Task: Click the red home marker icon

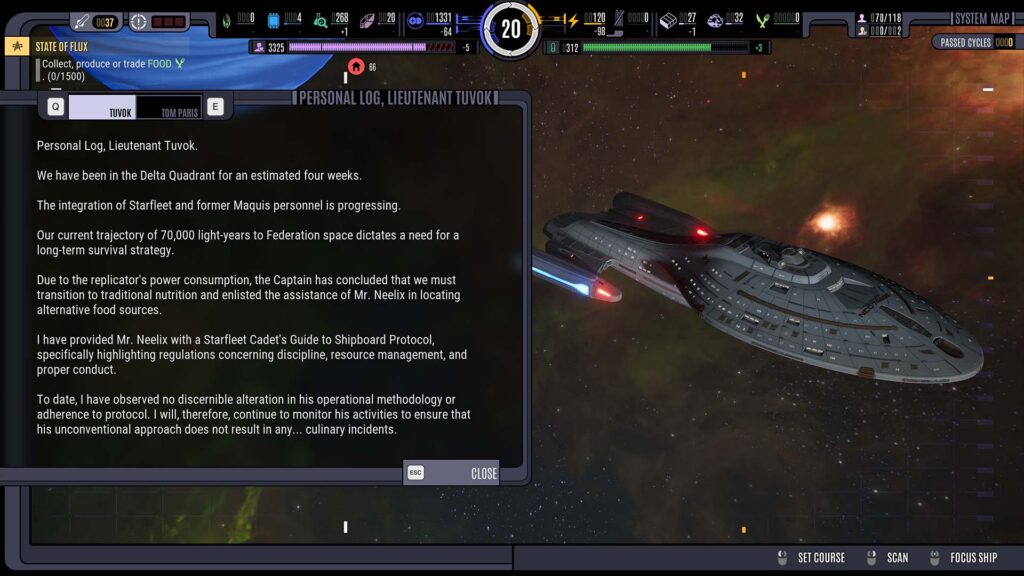Action: [x=355, y=67]
